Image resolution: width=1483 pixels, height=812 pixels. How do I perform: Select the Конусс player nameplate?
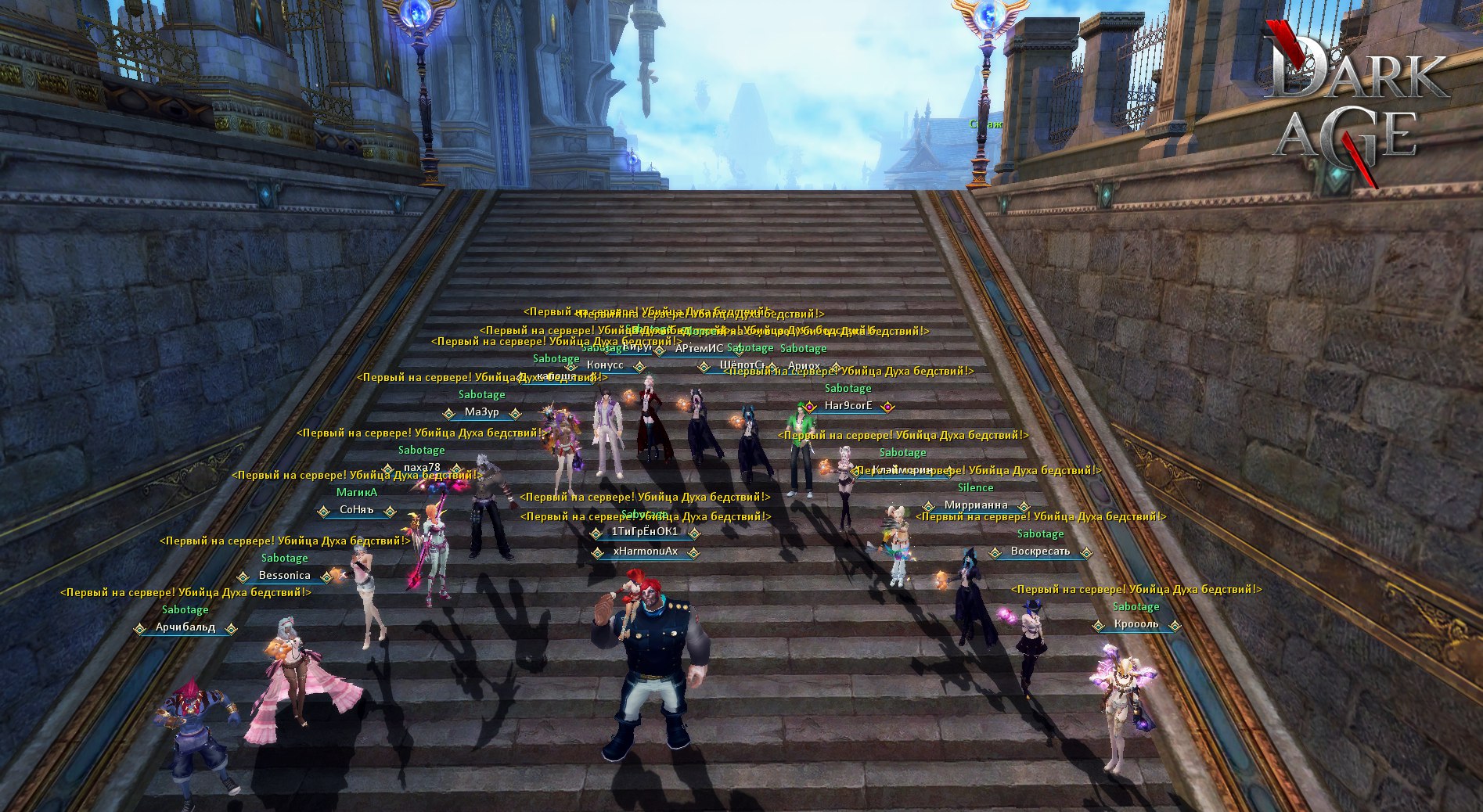coord(605,365)
